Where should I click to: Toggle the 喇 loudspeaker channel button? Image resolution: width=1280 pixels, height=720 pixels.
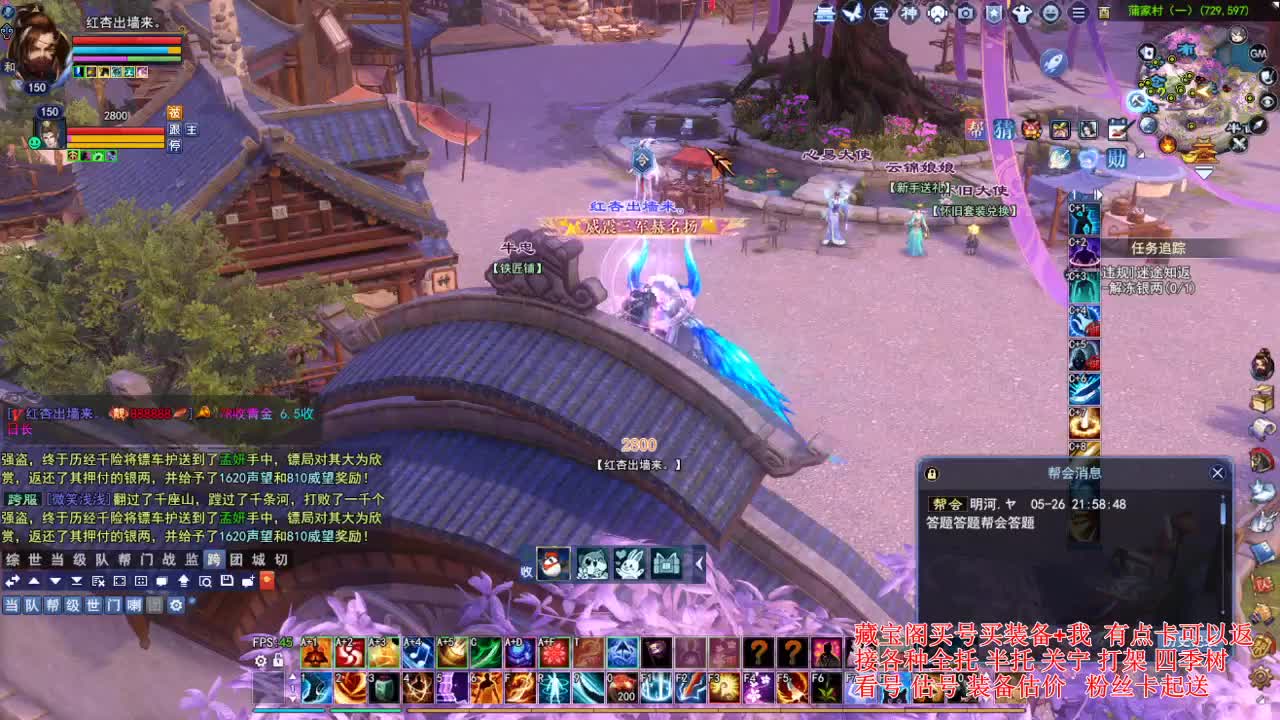tap(134, 605)
